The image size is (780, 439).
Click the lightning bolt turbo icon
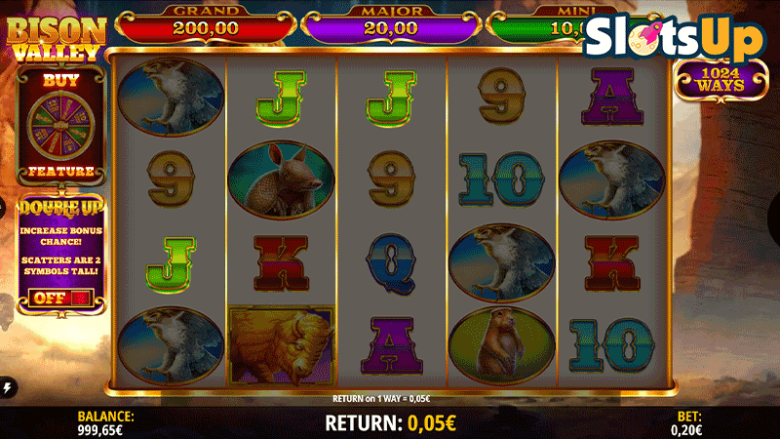(9, 388)
